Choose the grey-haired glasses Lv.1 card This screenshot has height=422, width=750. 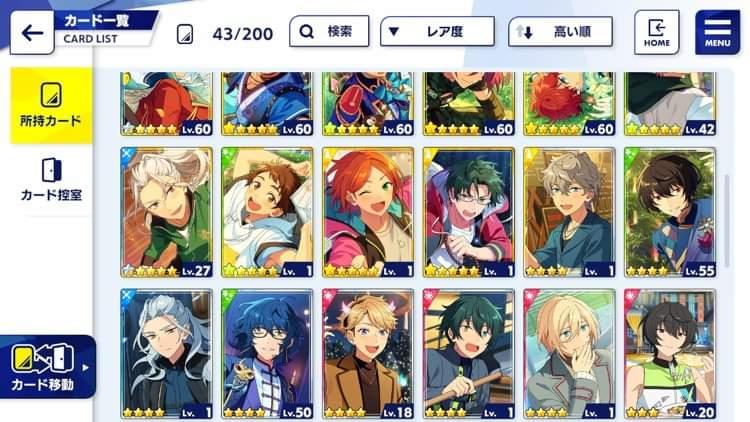tap(569, 212)
